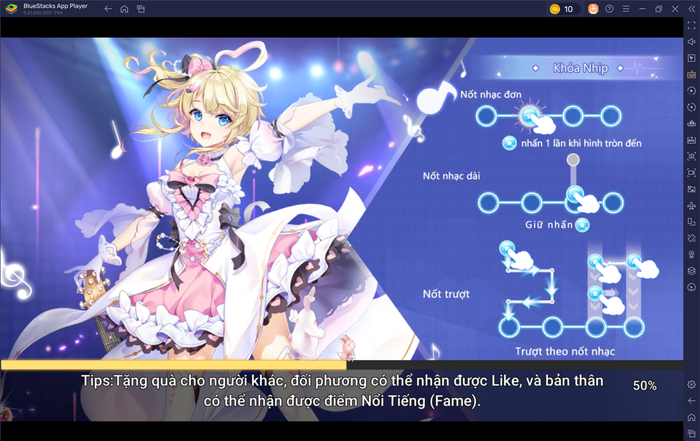Viewport: 700px width, 441px height.
Task: Close the BlueStacks App Player window
Action: [675, 9]
